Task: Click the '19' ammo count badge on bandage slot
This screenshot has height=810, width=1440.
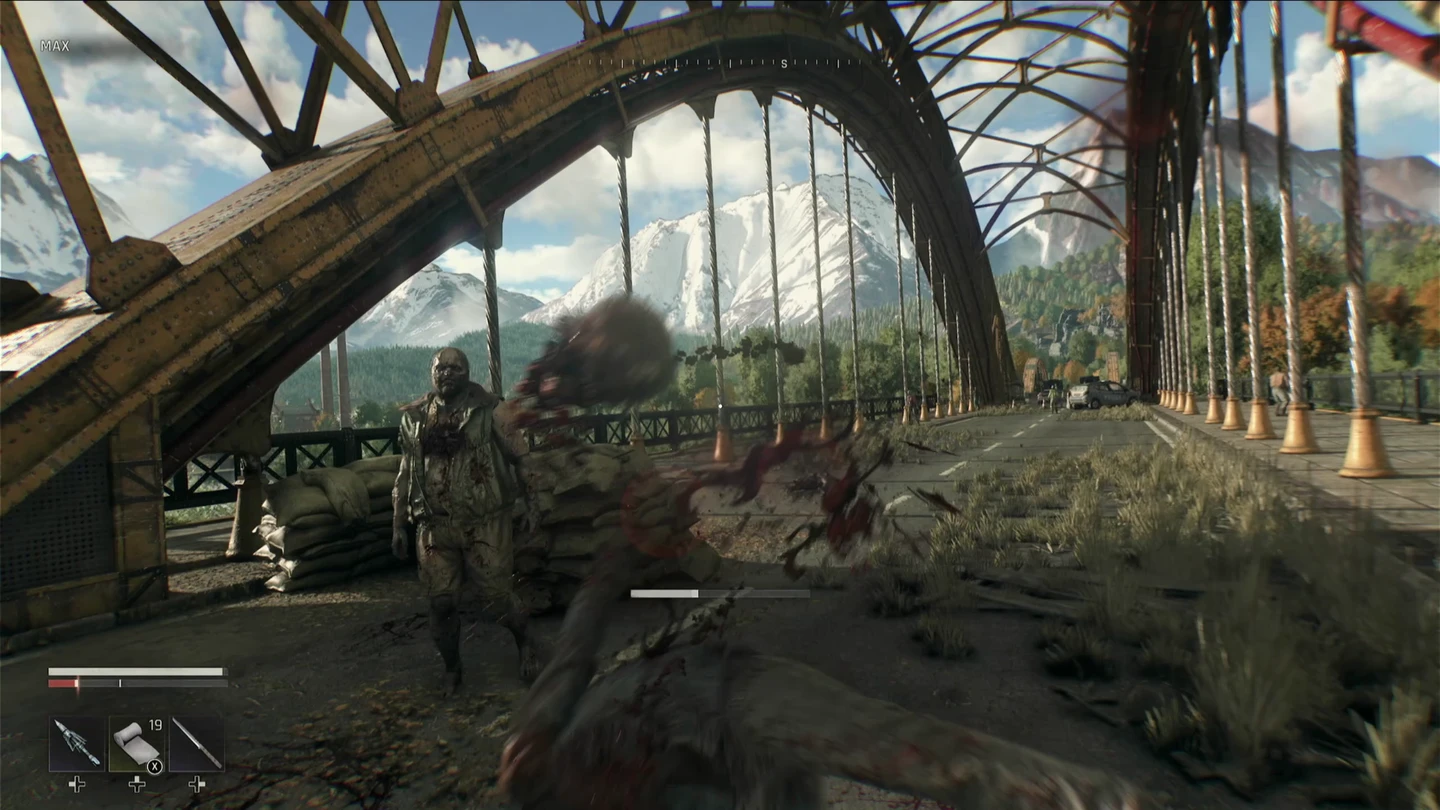Action: (x=155, y=725)
